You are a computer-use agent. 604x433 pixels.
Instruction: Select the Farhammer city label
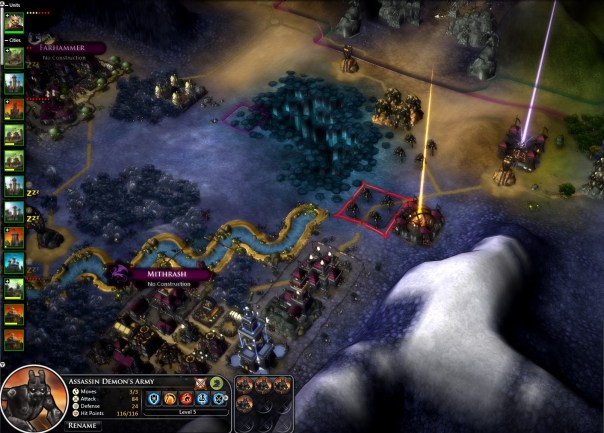pyautogui.click(x=66, y=47)
